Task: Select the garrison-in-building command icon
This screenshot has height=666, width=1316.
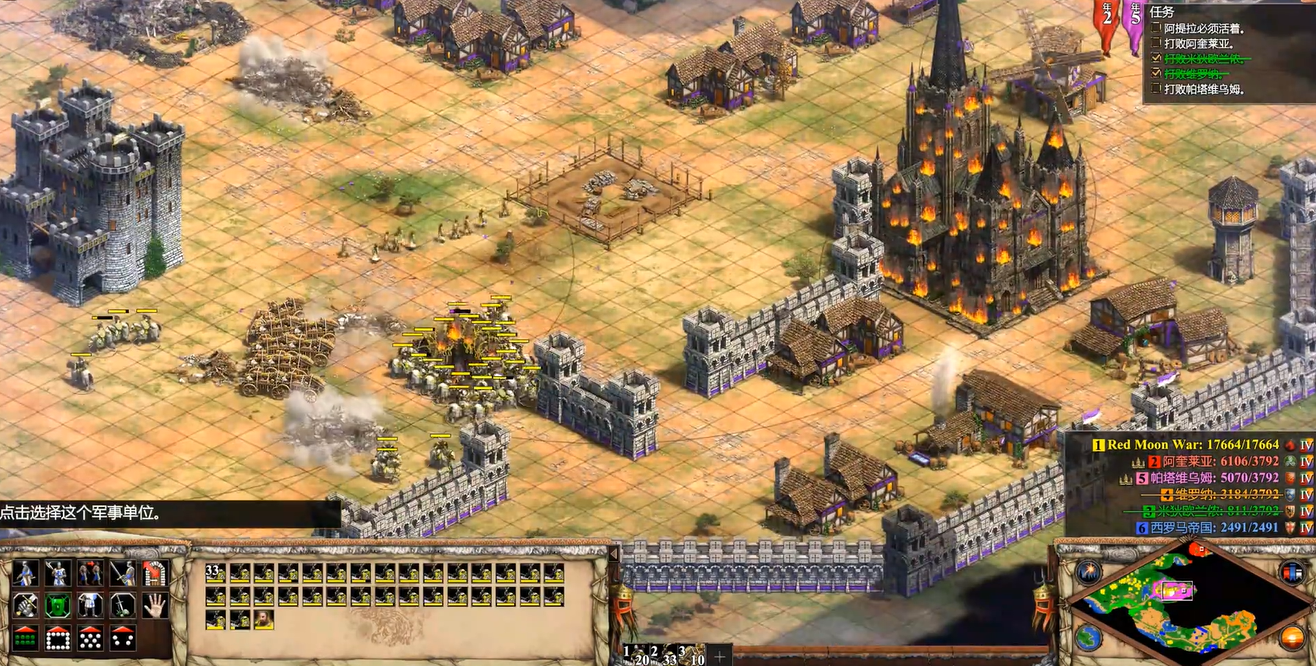Action: coord(155,574)
